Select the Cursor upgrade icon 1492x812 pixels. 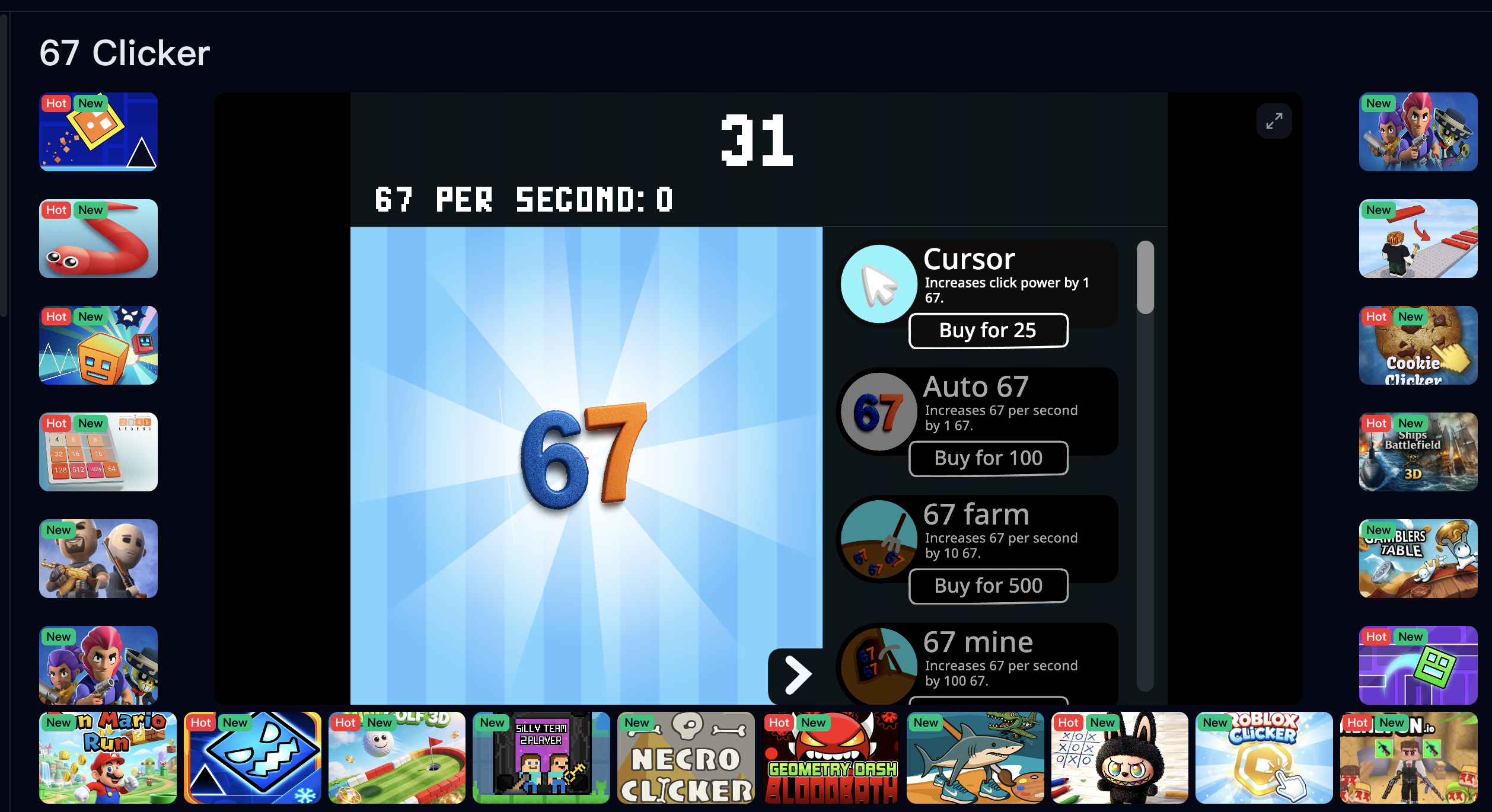878,284
